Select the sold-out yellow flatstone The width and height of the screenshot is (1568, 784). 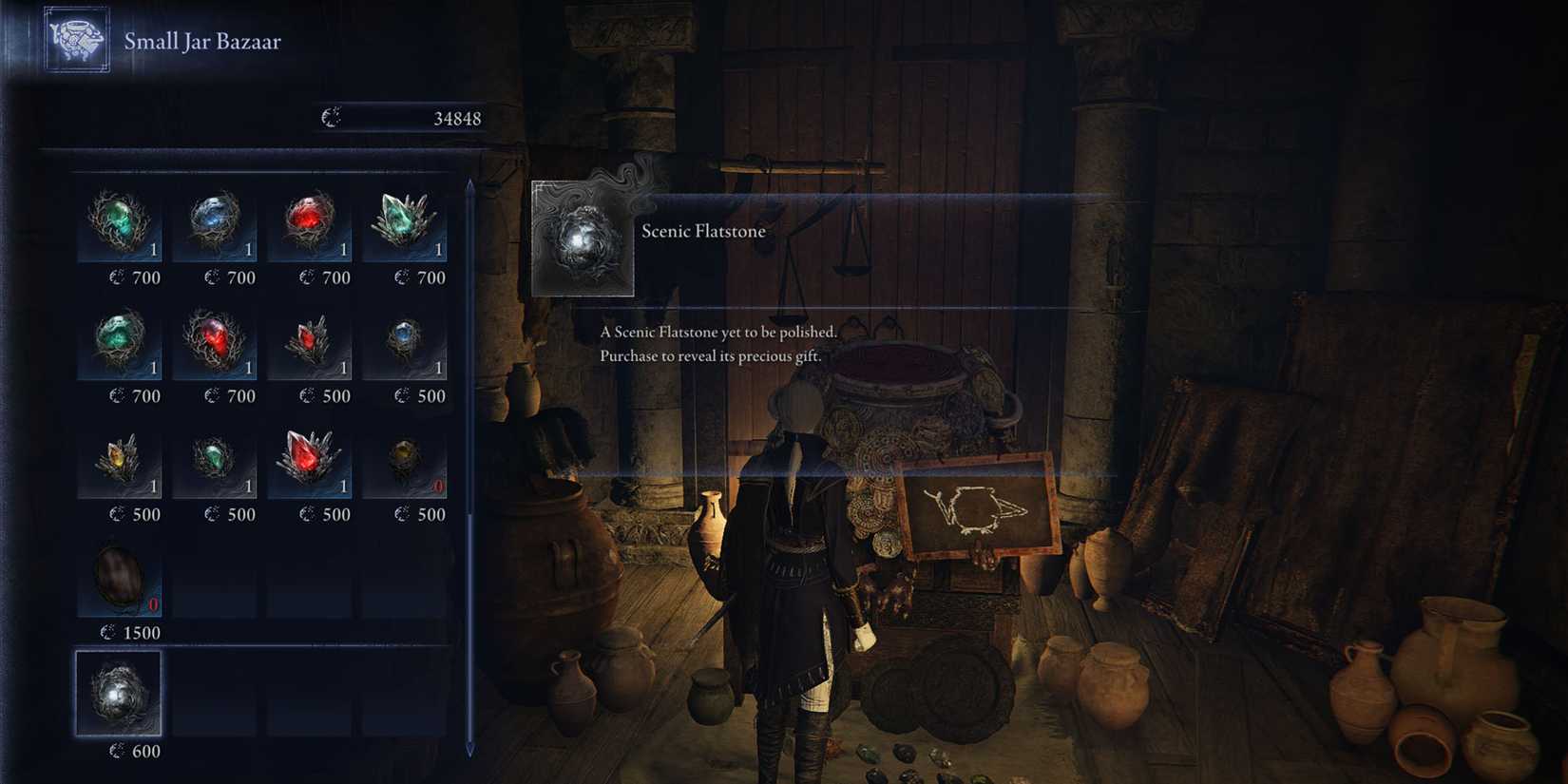(x=409, y=461)
